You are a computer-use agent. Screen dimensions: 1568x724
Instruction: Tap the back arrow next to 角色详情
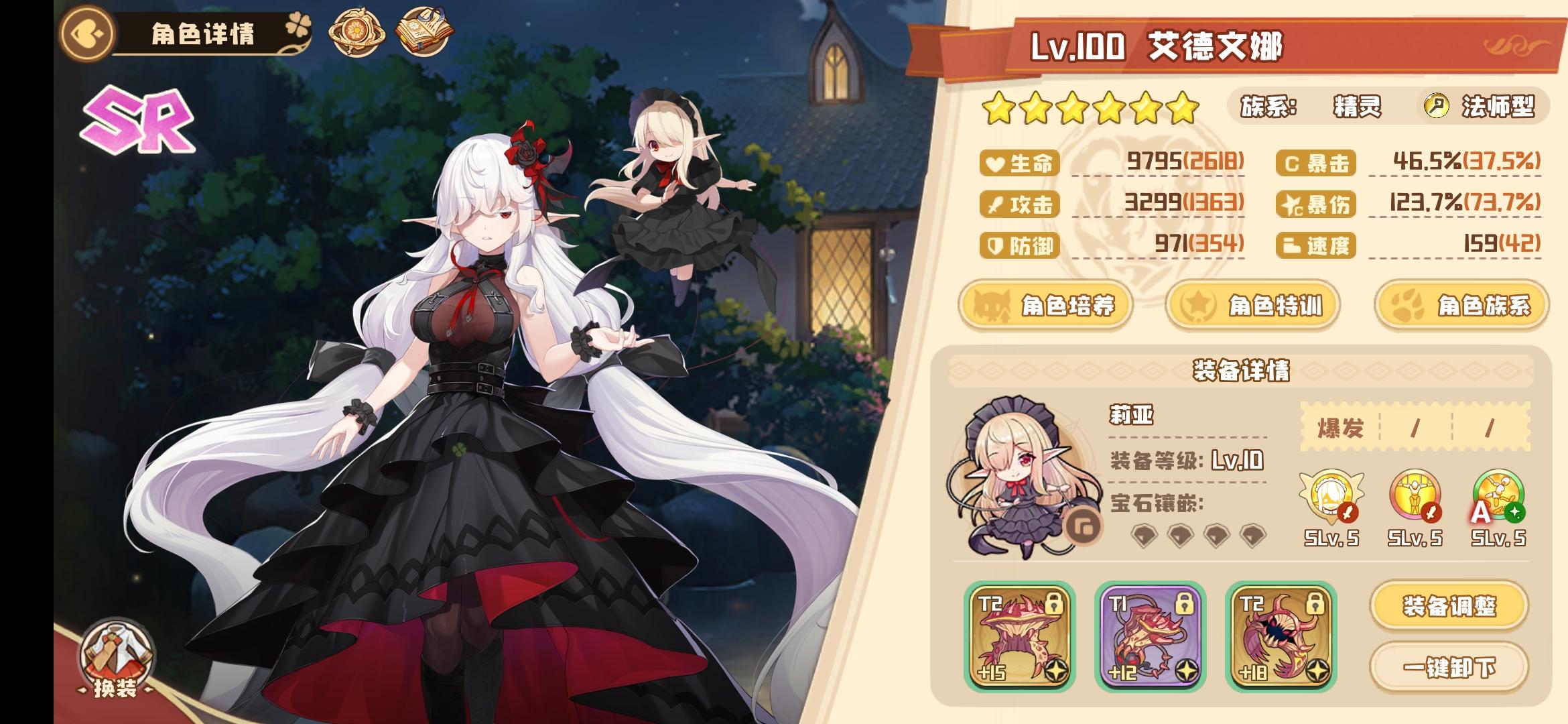[87, 32]
